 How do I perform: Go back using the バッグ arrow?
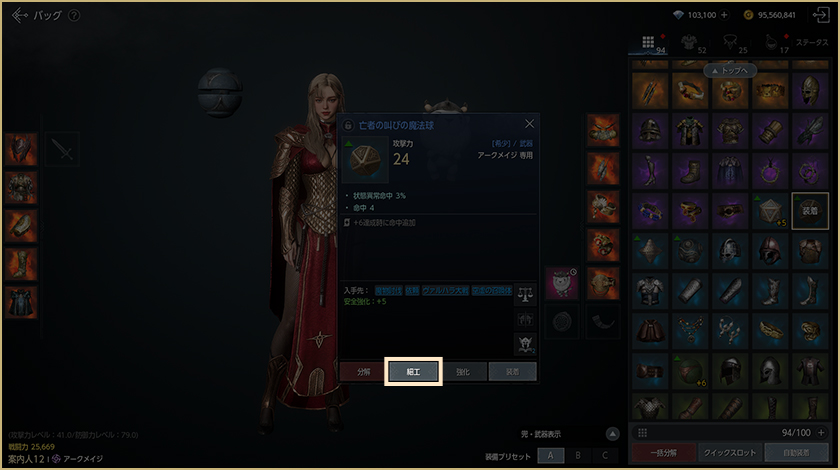point(19,16)
